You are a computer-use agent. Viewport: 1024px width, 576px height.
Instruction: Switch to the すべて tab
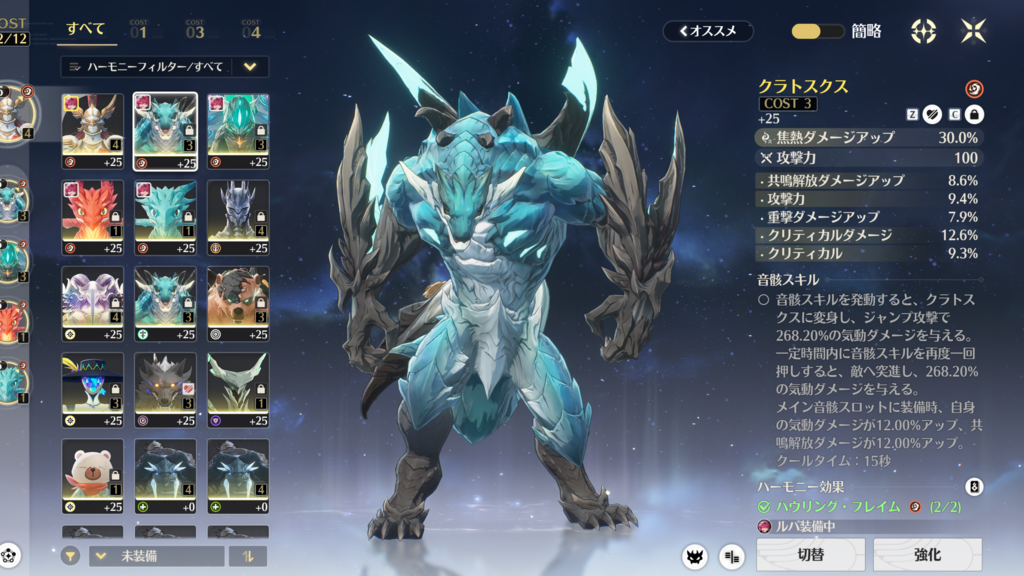tap(86, 29)
